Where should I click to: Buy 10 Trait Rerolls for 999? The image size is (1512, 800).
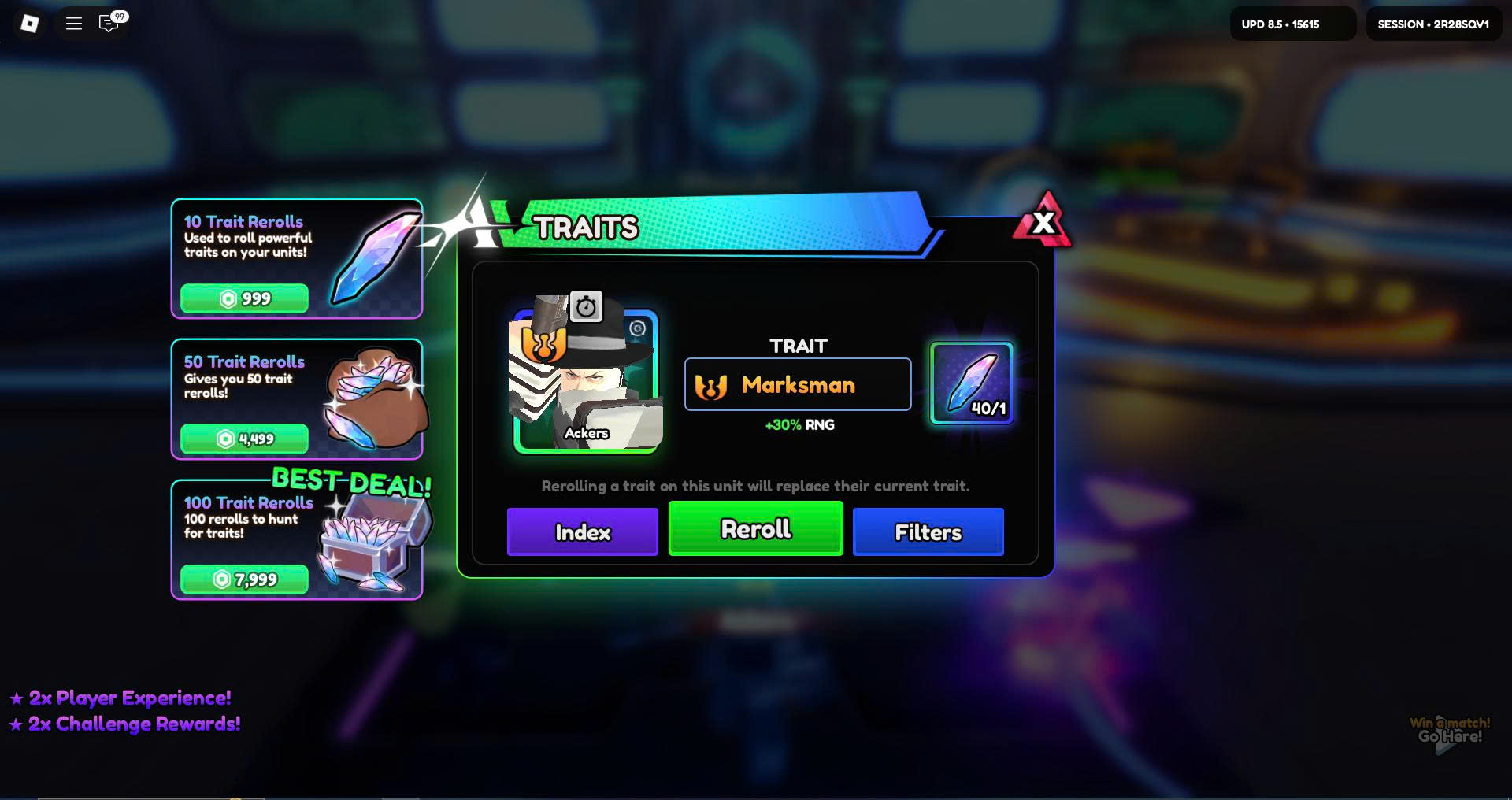pyautogui.click(x=244, y=298)
